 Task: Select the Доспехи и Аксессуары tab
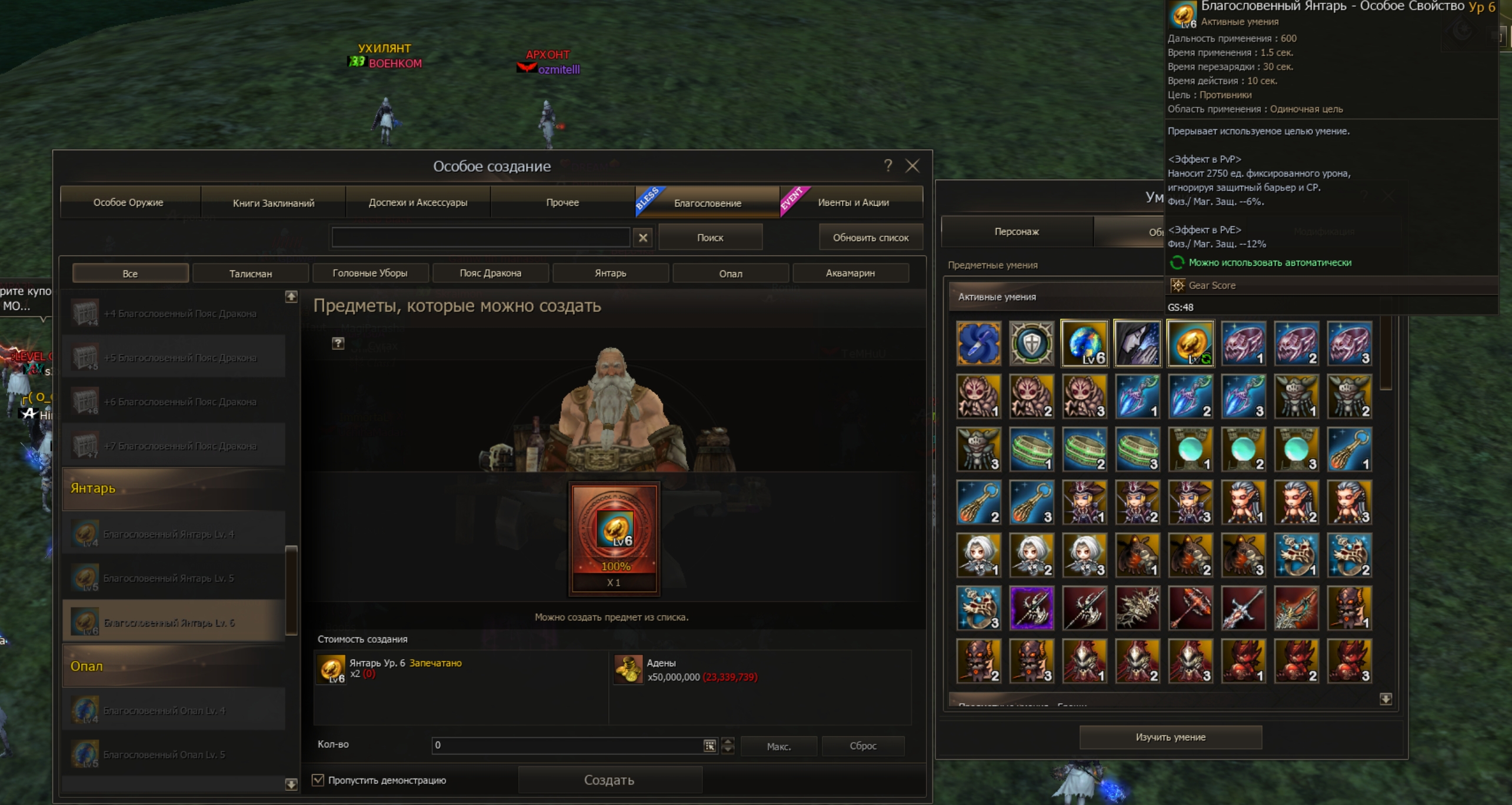(x=418, y=203)
